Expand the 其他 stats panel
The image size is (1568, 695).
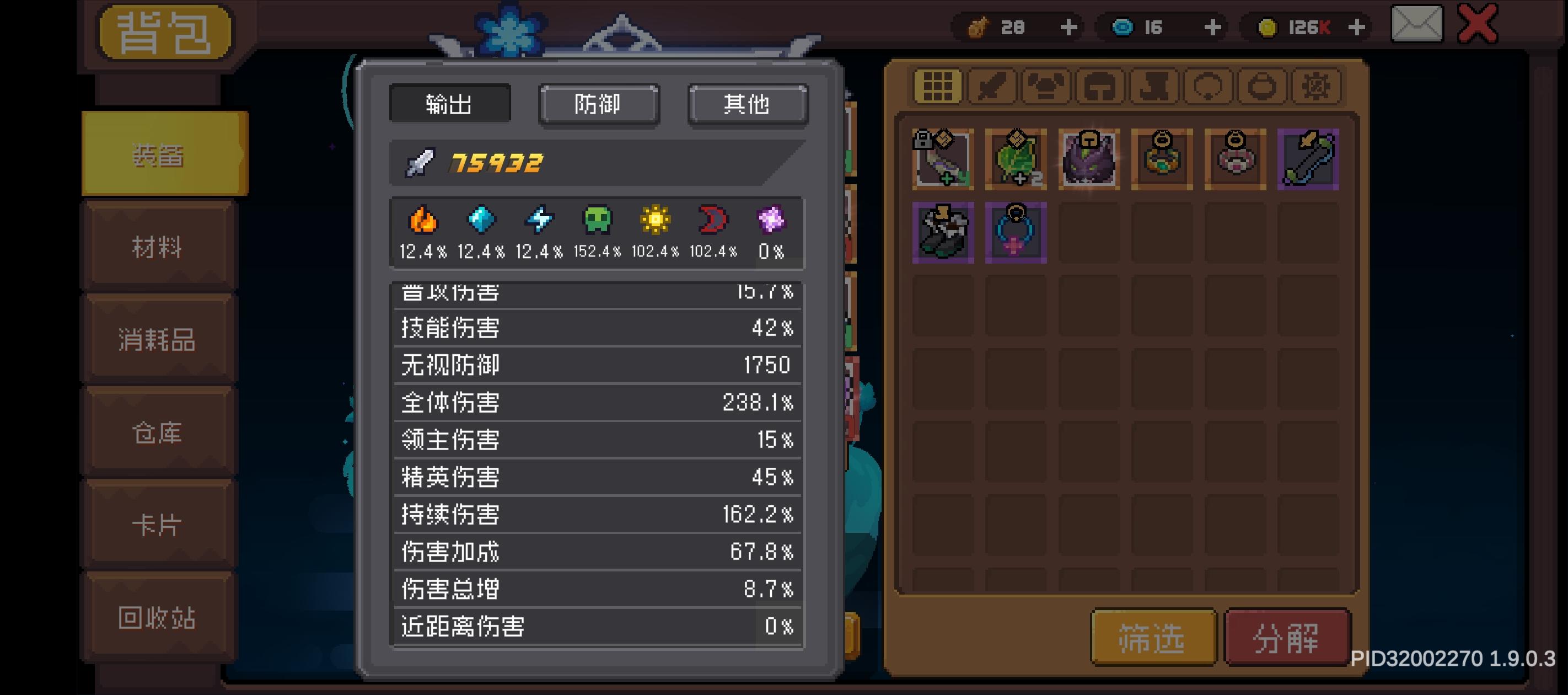click(x=748, y=105)
